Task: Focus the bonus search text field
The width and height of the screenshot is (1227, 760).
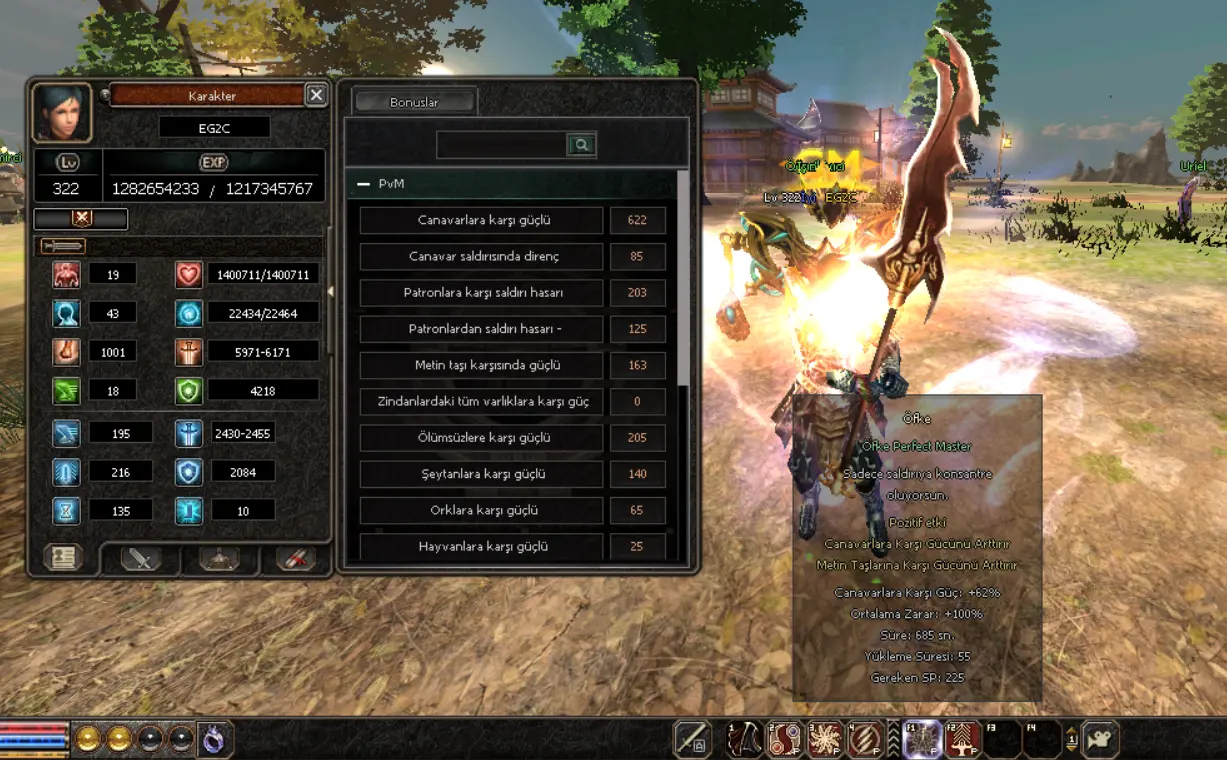Action: coord(502,145)
